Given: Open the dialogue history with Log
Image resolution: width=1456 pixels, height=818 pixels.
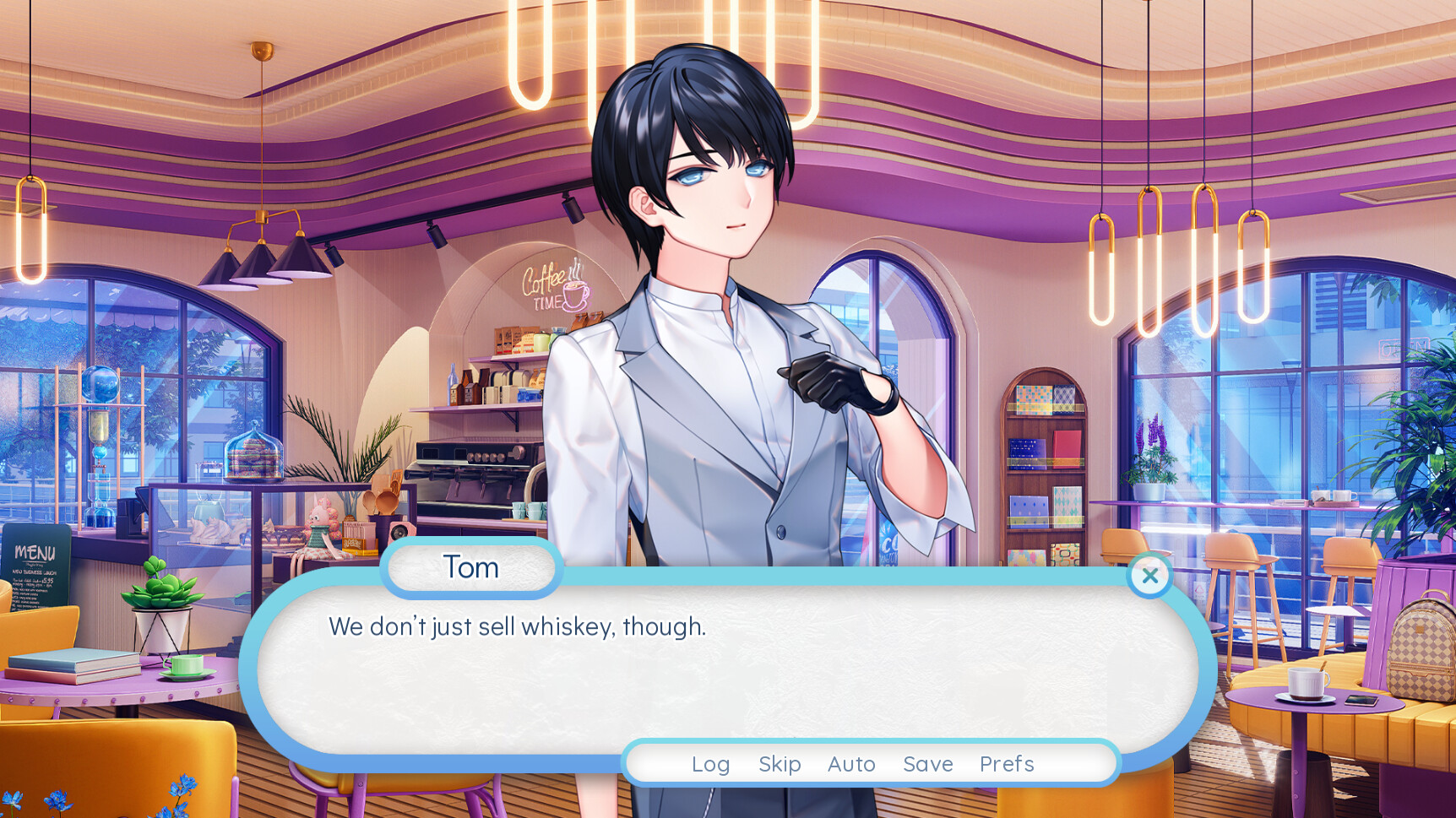Looking at the screenshot, I should point(710,764).
